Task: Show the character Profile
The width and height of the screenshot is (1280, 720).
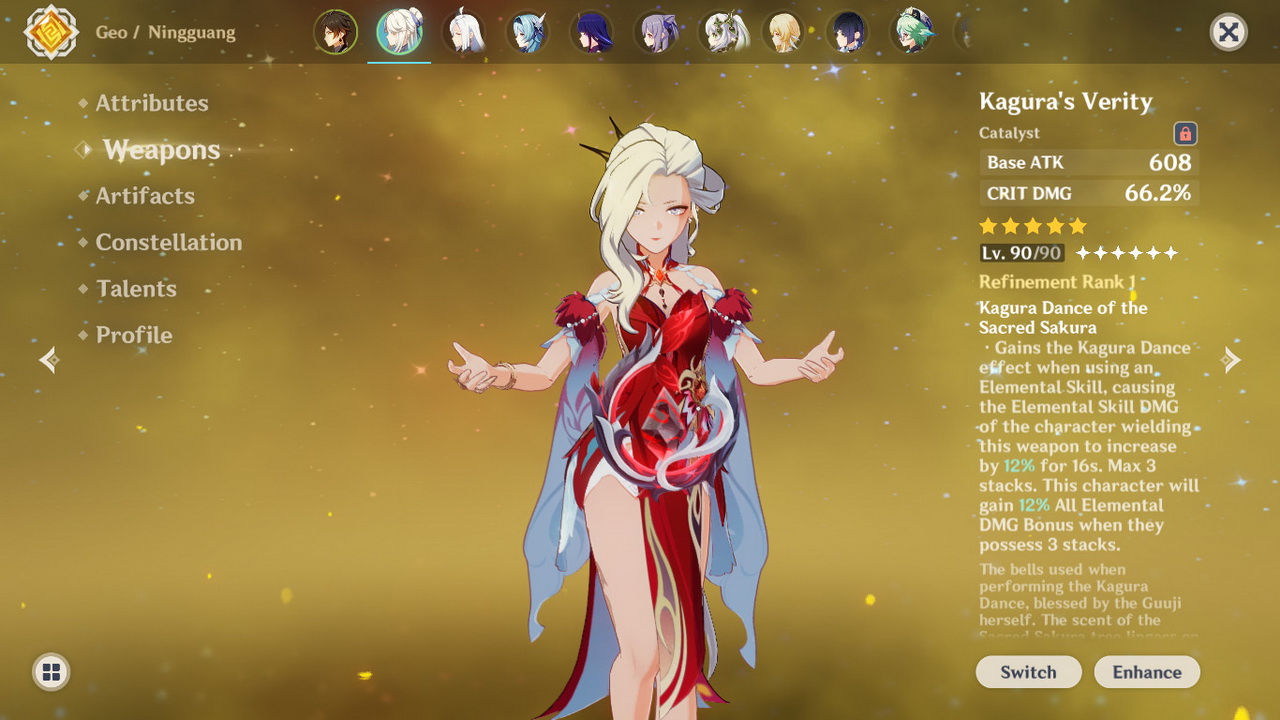Action: click(x=134, y=335)
